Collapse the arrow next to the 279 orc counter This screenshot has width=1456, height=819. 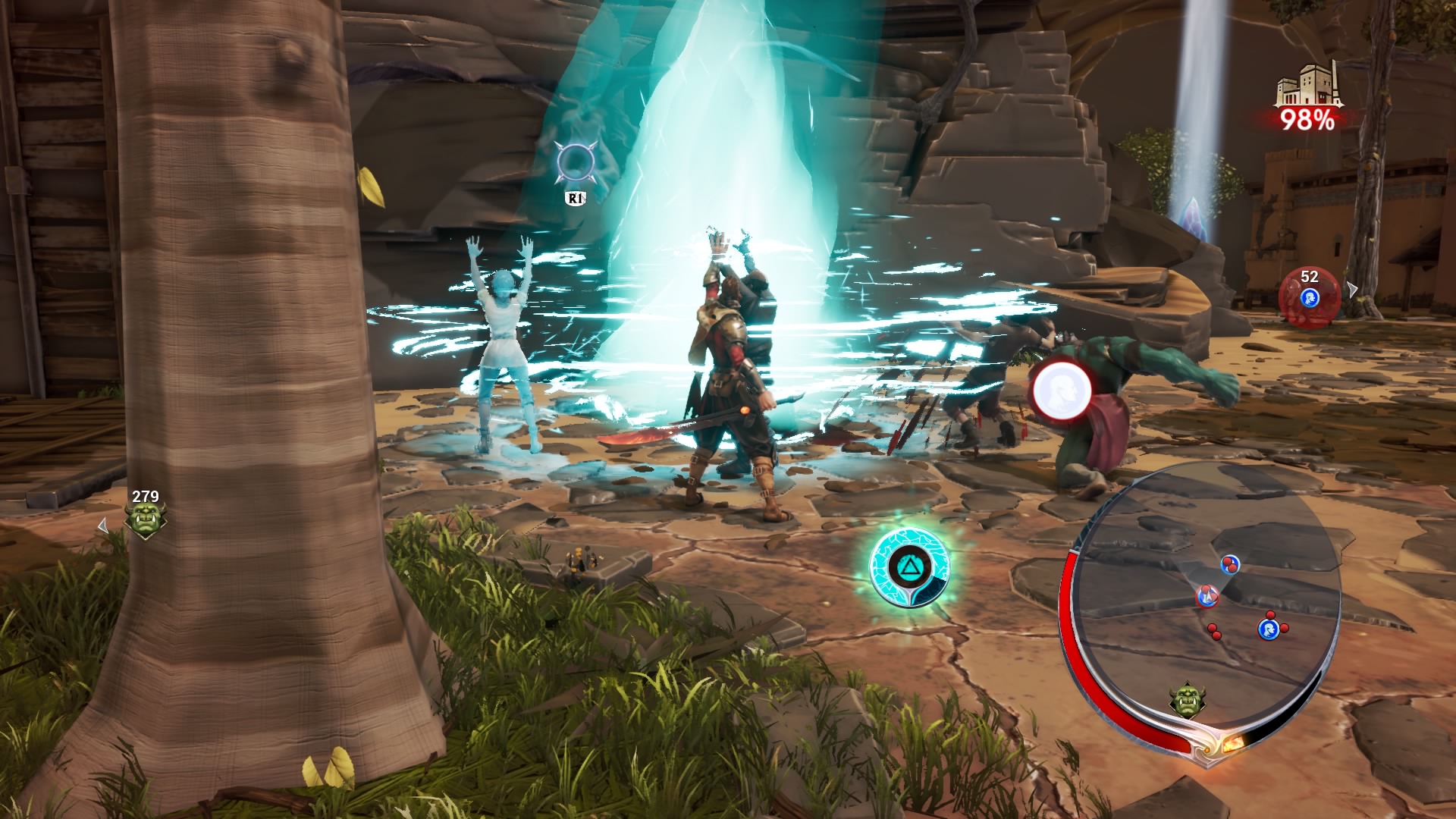click(x=102, y=523)
